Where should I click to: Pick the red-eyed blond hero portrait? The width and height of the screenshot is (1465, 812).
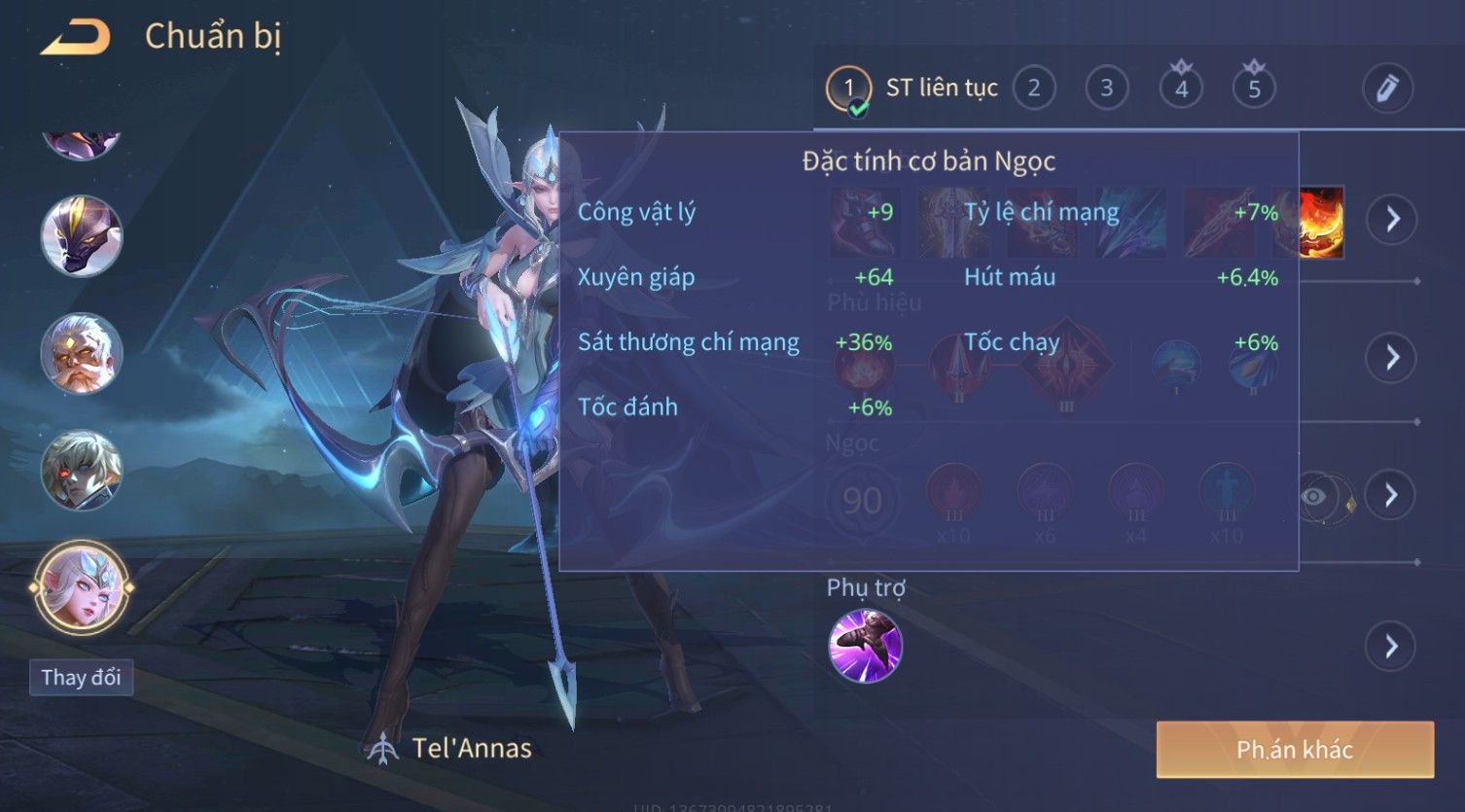tap(82, 471)
